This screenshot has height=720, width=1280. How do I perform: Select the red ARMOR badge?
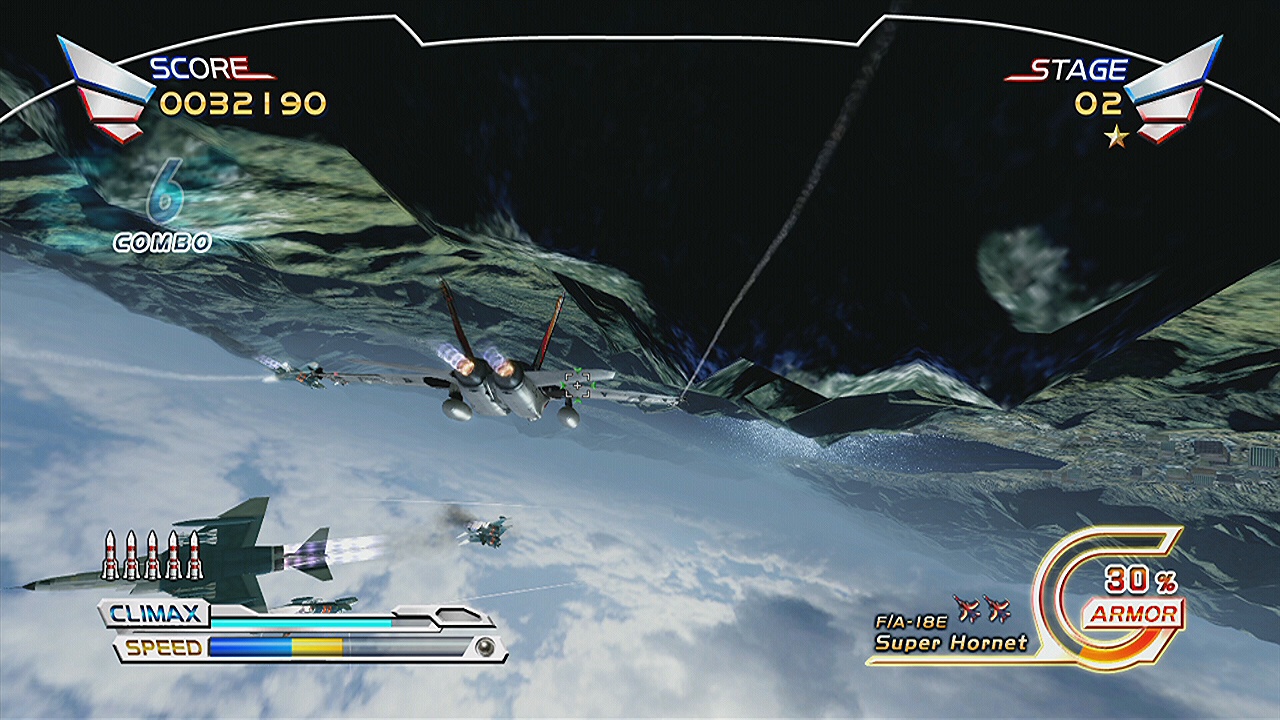[x=1135, y=614]
